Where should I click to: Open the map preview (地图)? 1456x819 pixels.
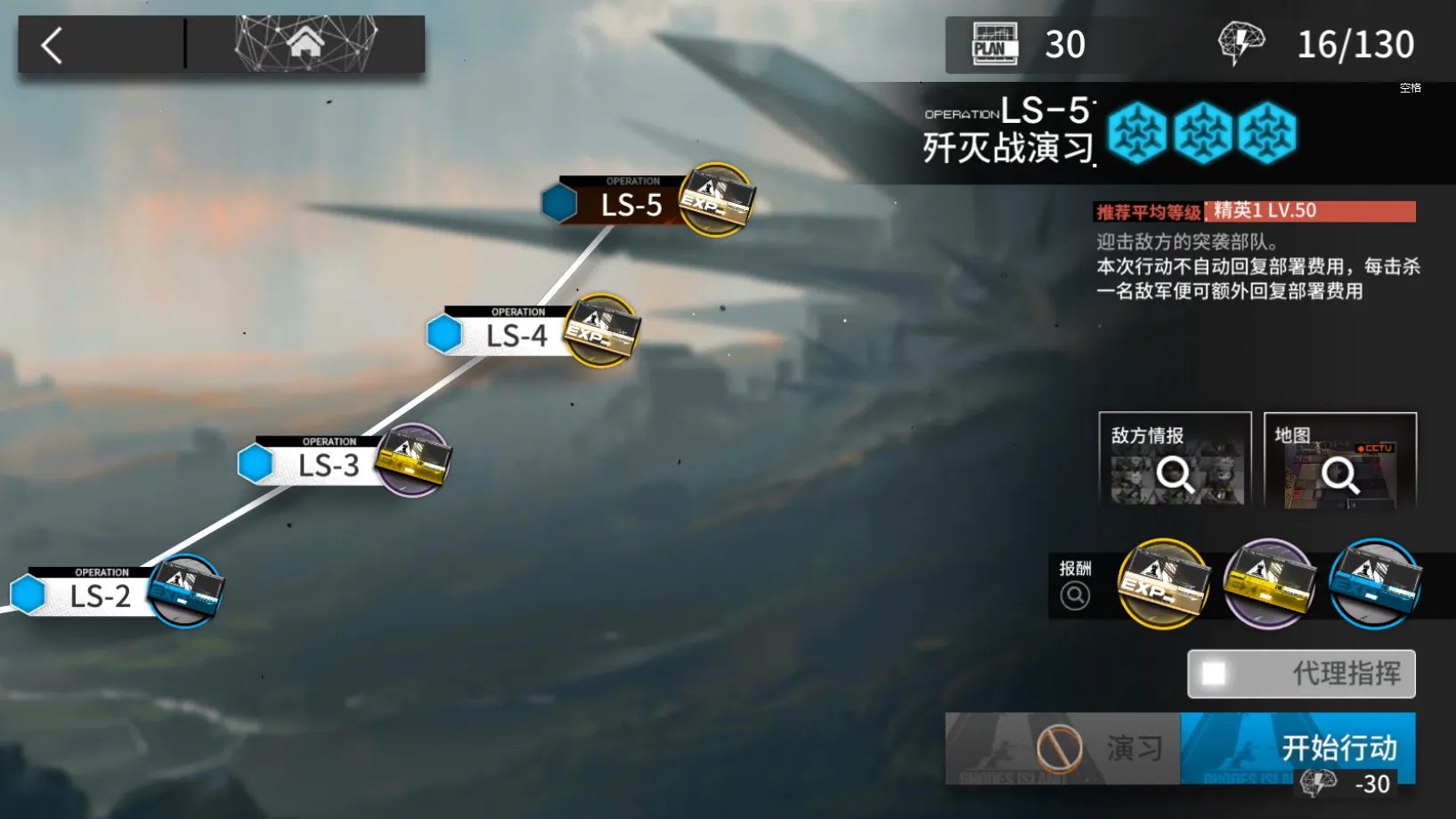(1339, 460)
